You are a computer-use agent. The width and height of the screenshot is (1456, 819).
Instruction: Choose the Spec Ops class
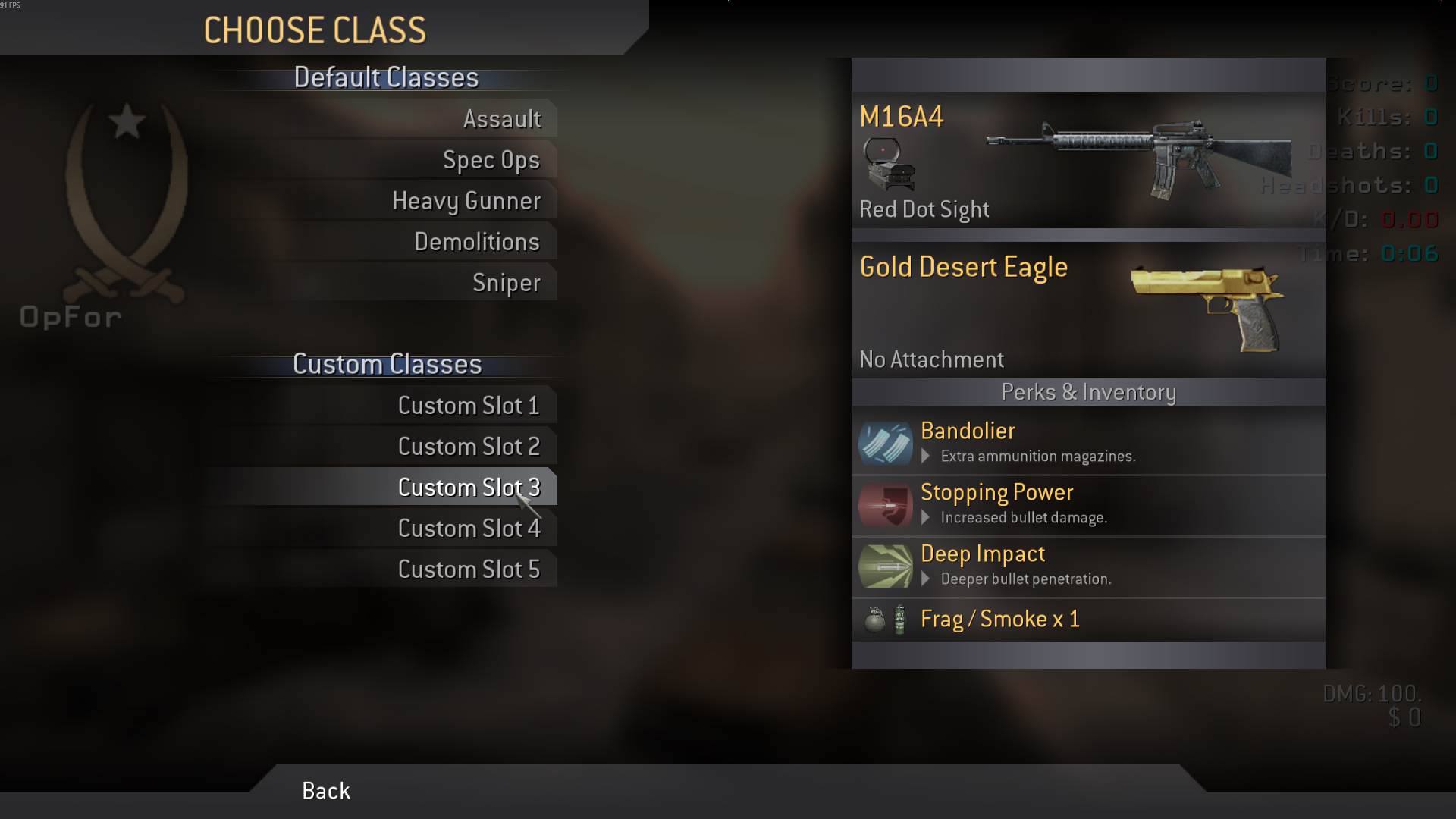pos(491,160)
